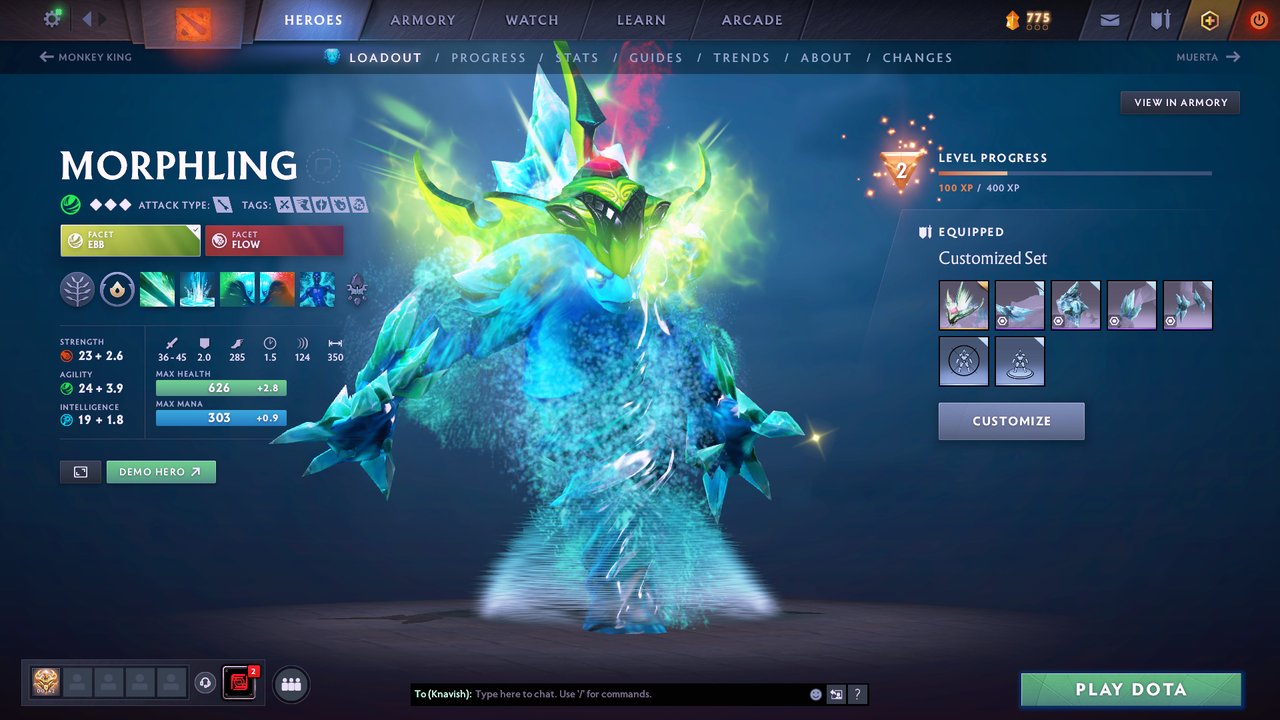Go back to Monkey King
Image resolution: width=1280 pixels, height=720 pixels.
86,57
